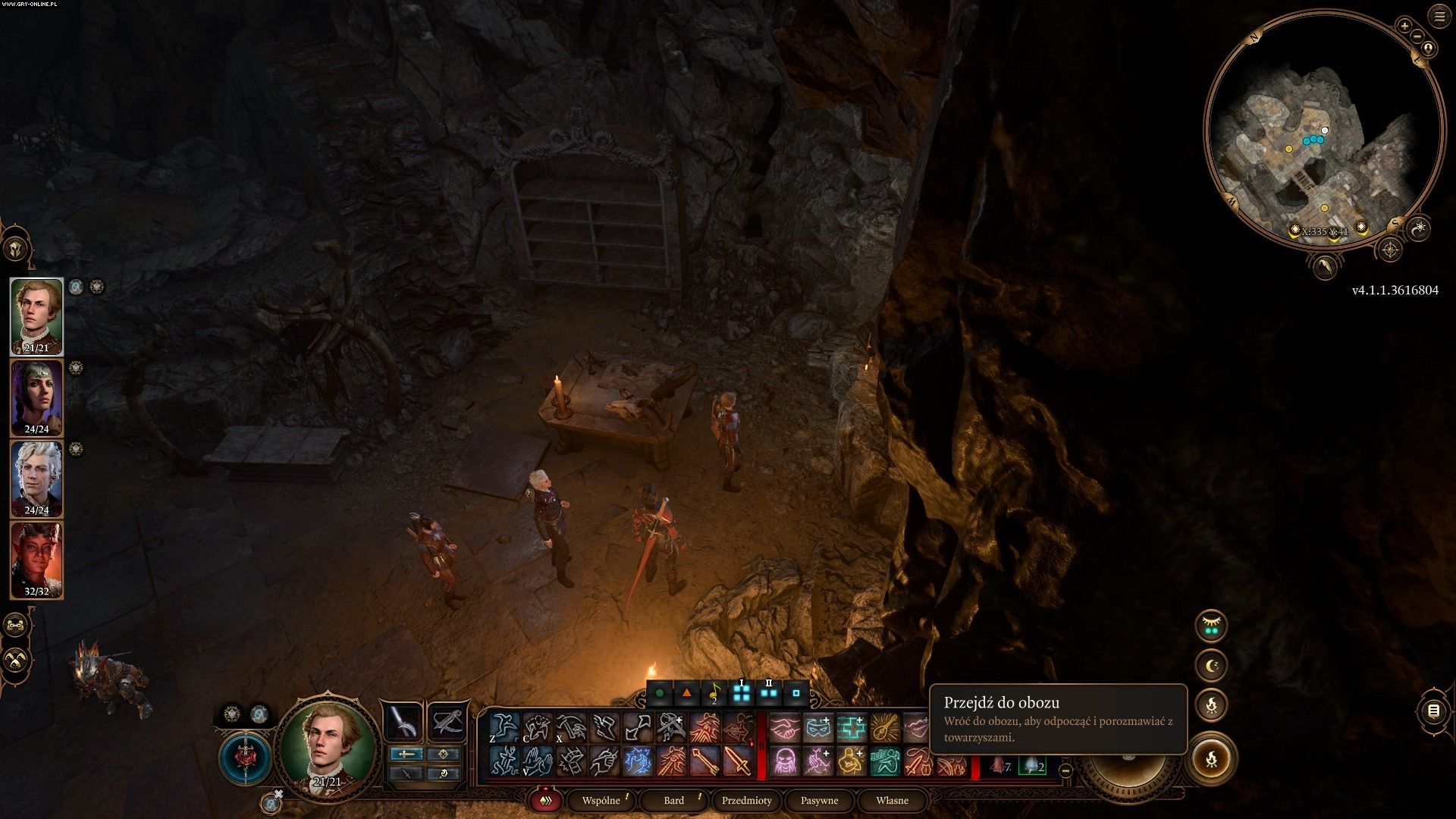Start a long rest with the moon button
The width and height of the screenshot is (1456, 819).
(1211, 666)
